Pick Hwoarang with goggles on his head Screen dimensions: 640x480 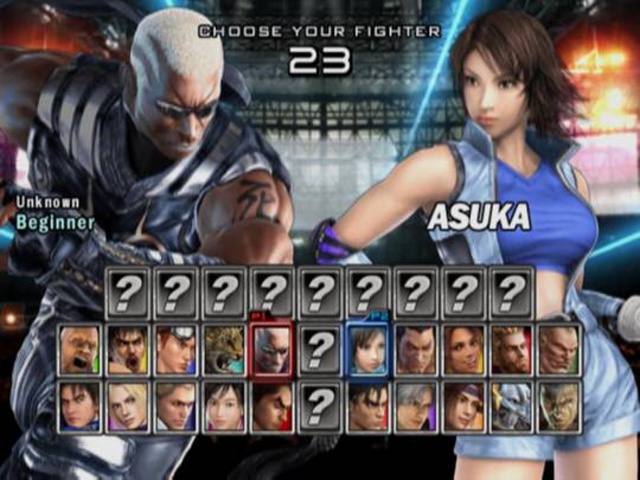[176, 350]
